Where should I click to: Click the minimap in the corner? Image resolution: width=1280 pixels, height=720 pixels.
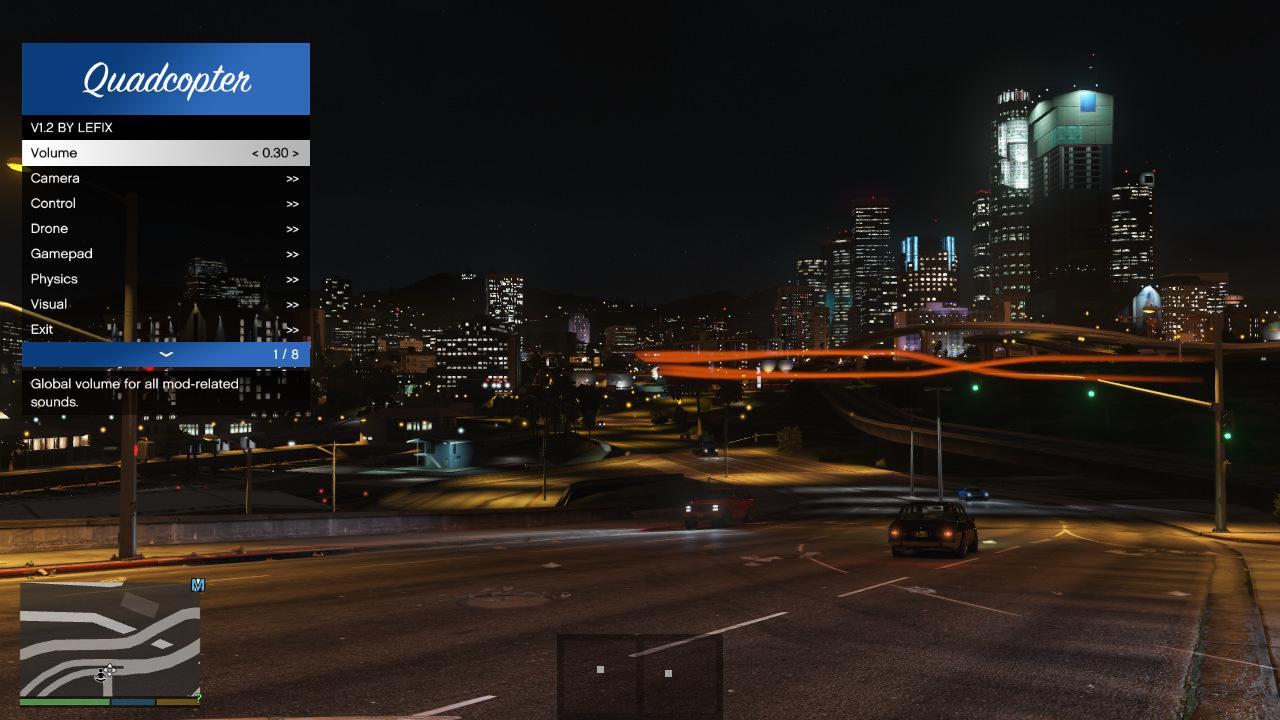pos(110,640)
